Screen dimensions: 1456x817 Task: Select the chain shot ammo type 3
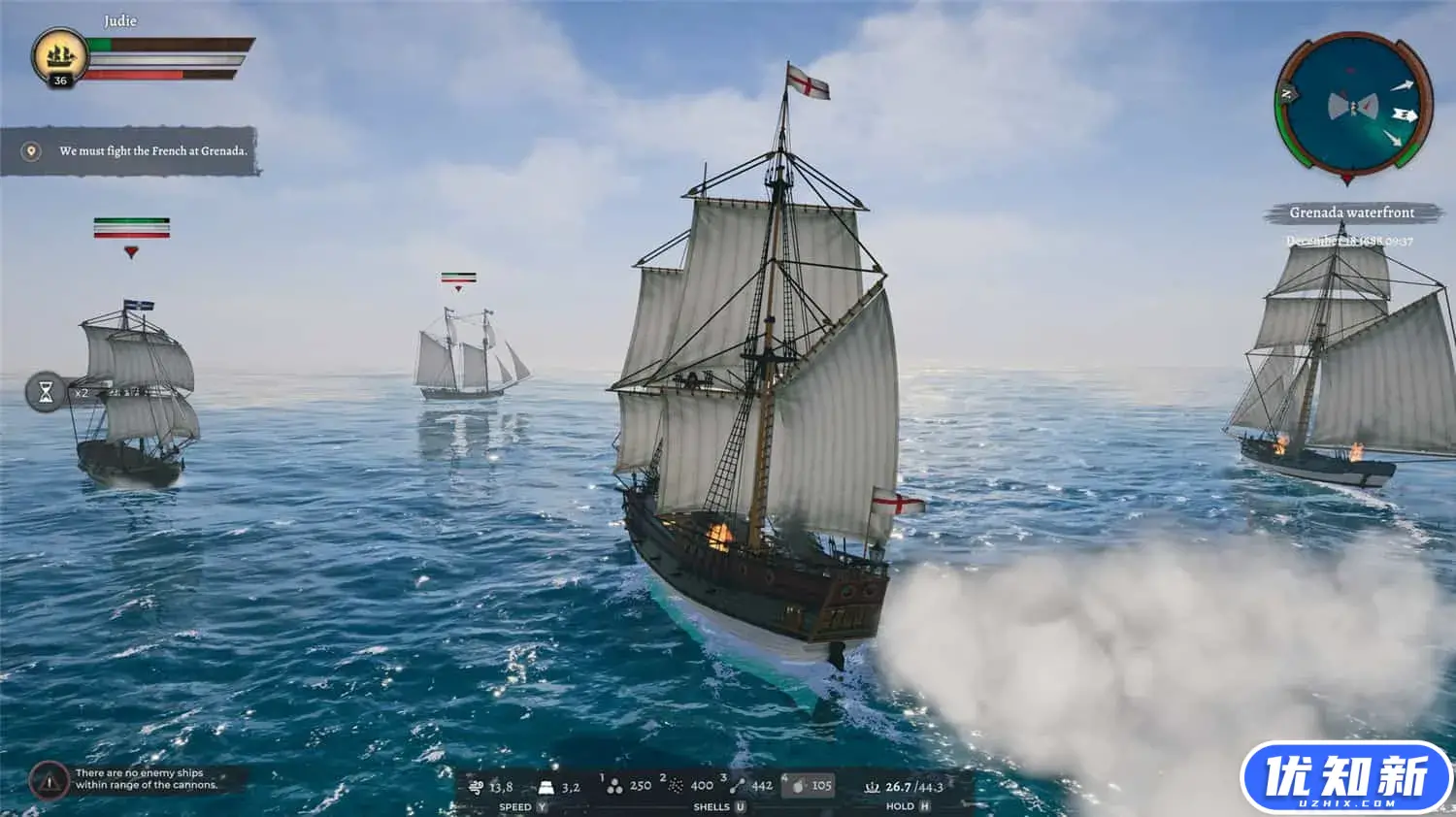(x=740, y=786)
